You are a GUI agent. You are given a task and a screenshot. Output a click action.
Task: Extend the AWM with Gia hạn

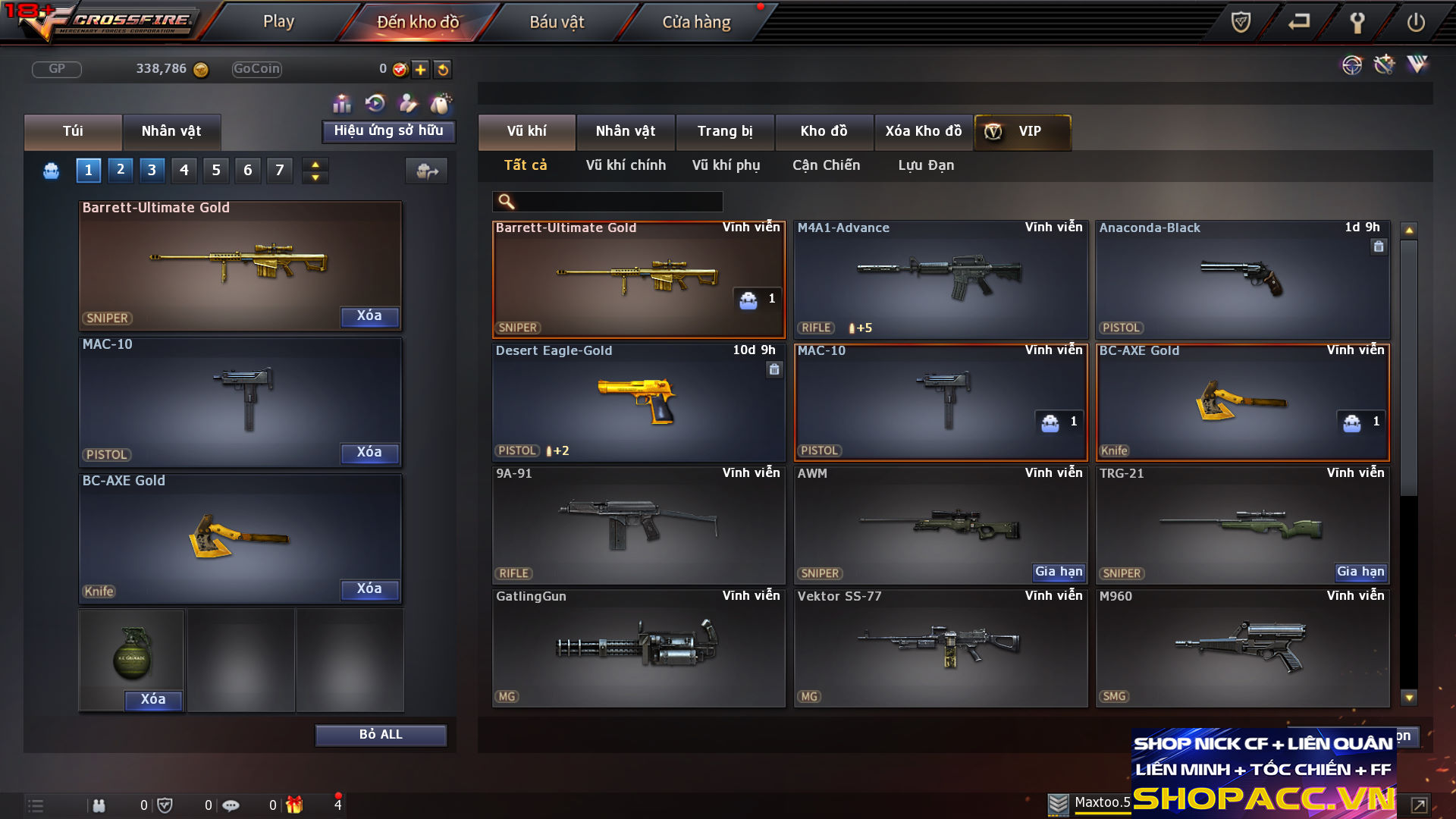[1059, 572]
